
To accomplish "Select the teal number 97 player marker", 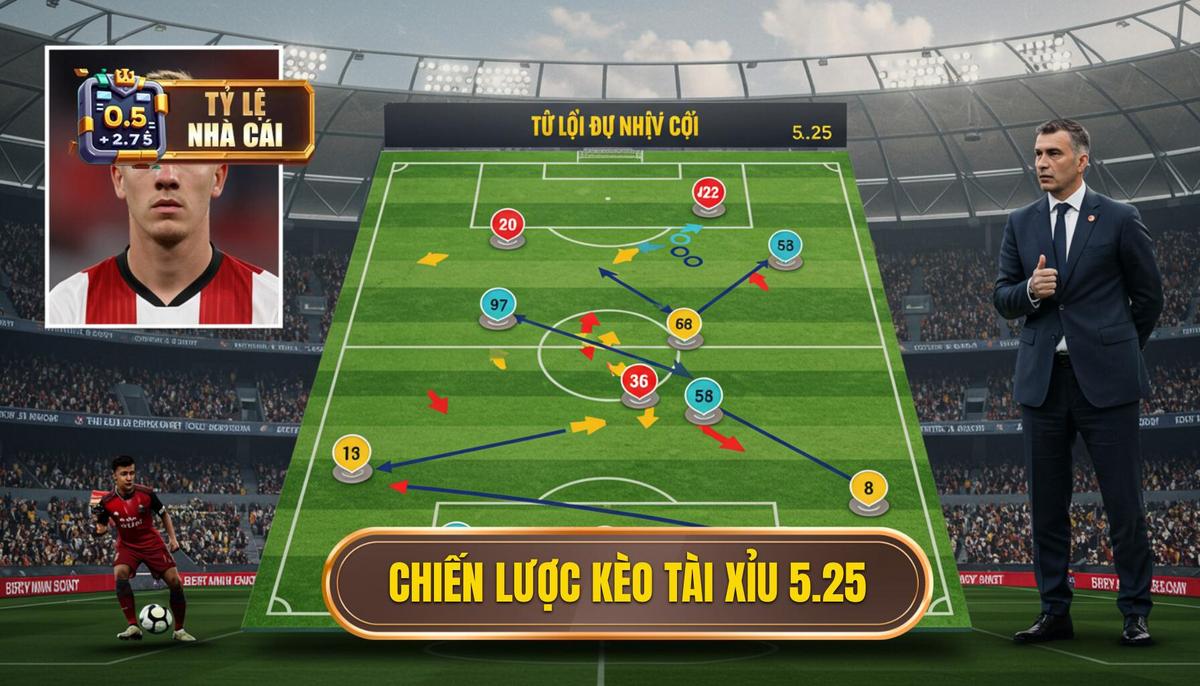I will [497, 305].
